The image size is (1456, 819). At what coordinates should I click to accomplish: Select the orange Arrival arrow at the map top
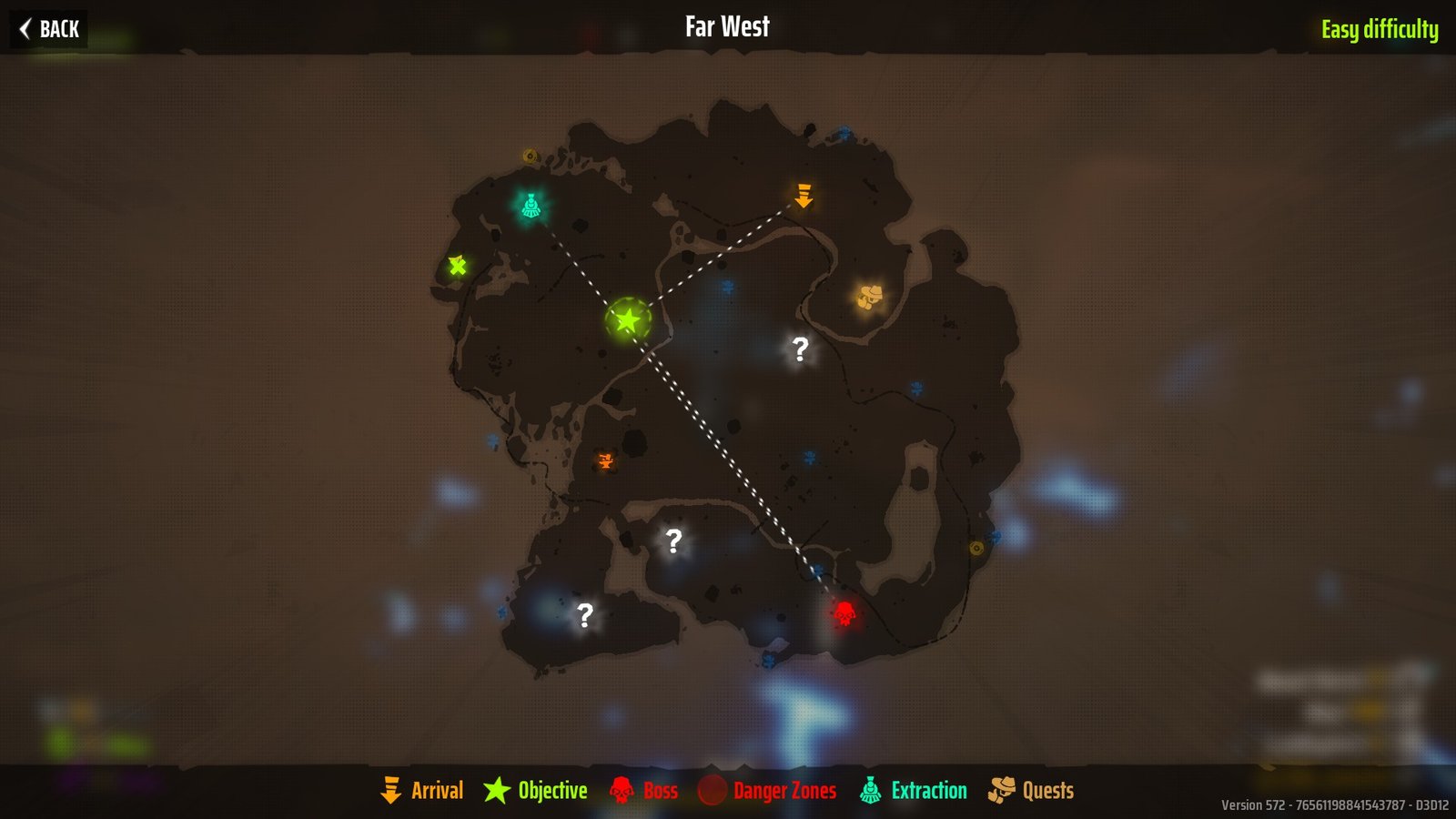click(804, 195)
